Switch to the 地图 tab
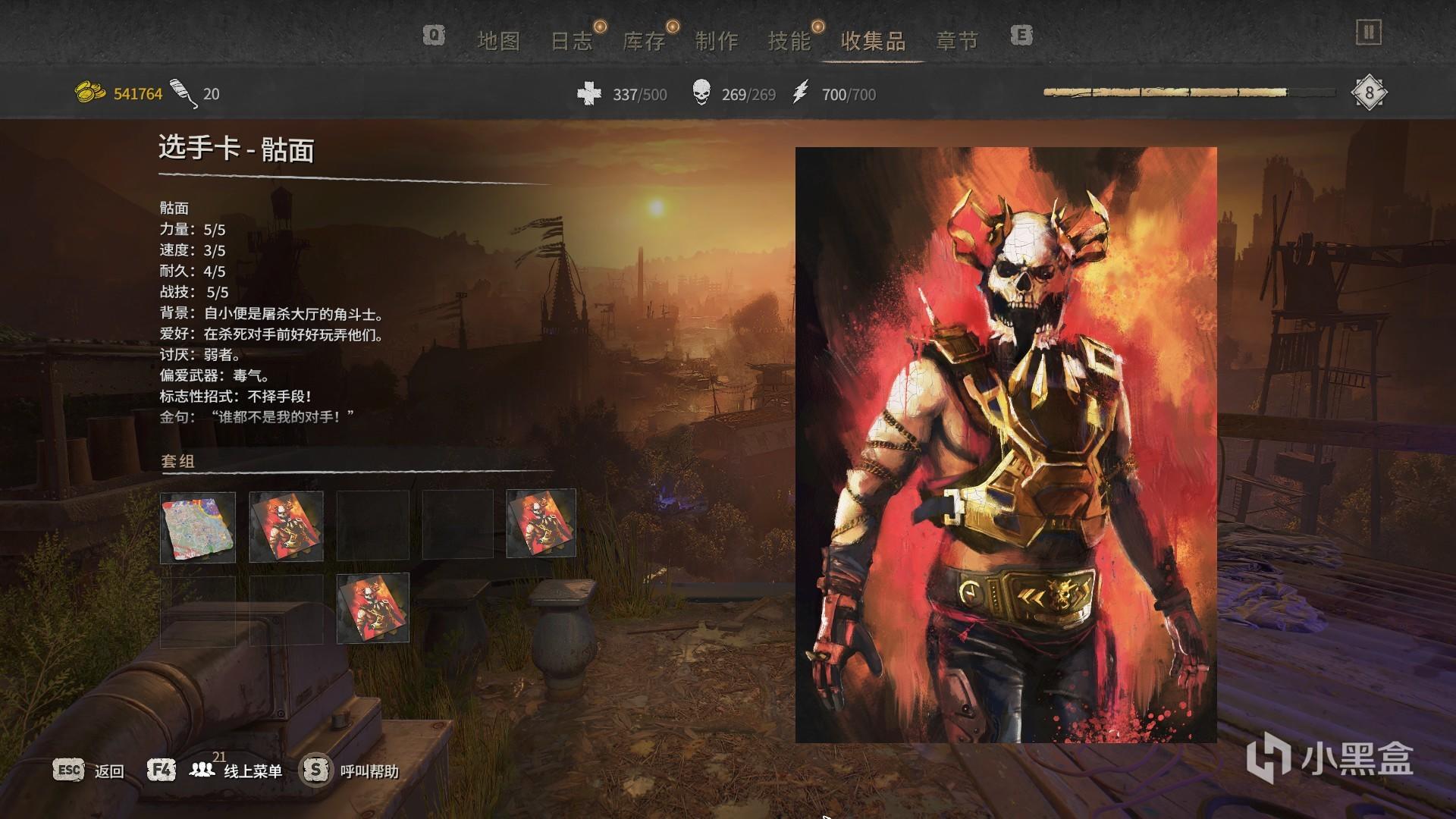Viewport: 1456px width, 819px height. [x=498, y=41]
